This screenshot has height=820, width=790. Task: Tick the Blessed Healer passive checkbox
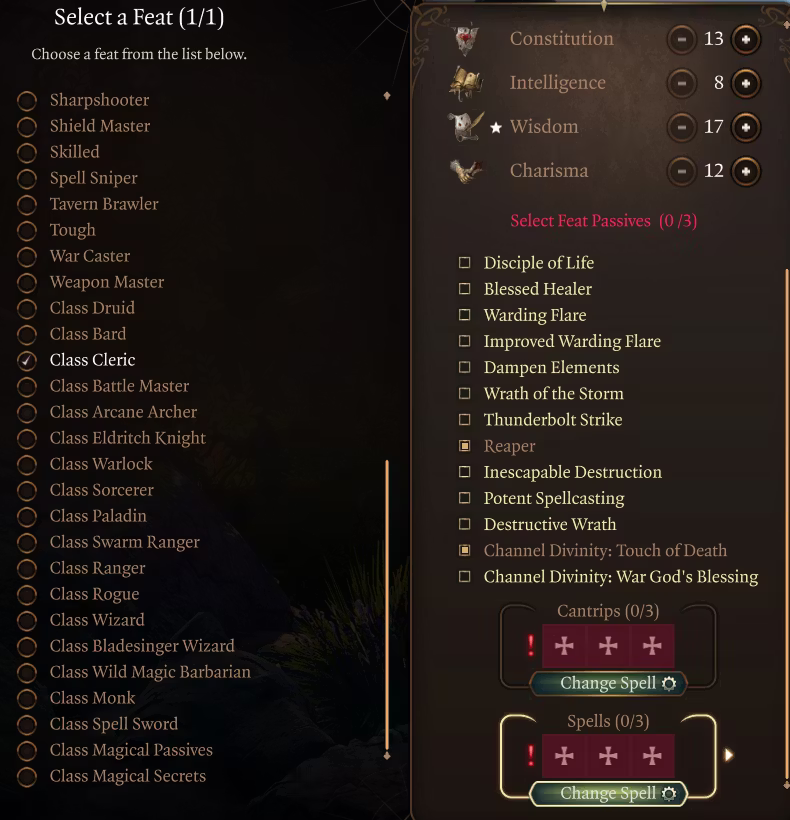[465, 289]
